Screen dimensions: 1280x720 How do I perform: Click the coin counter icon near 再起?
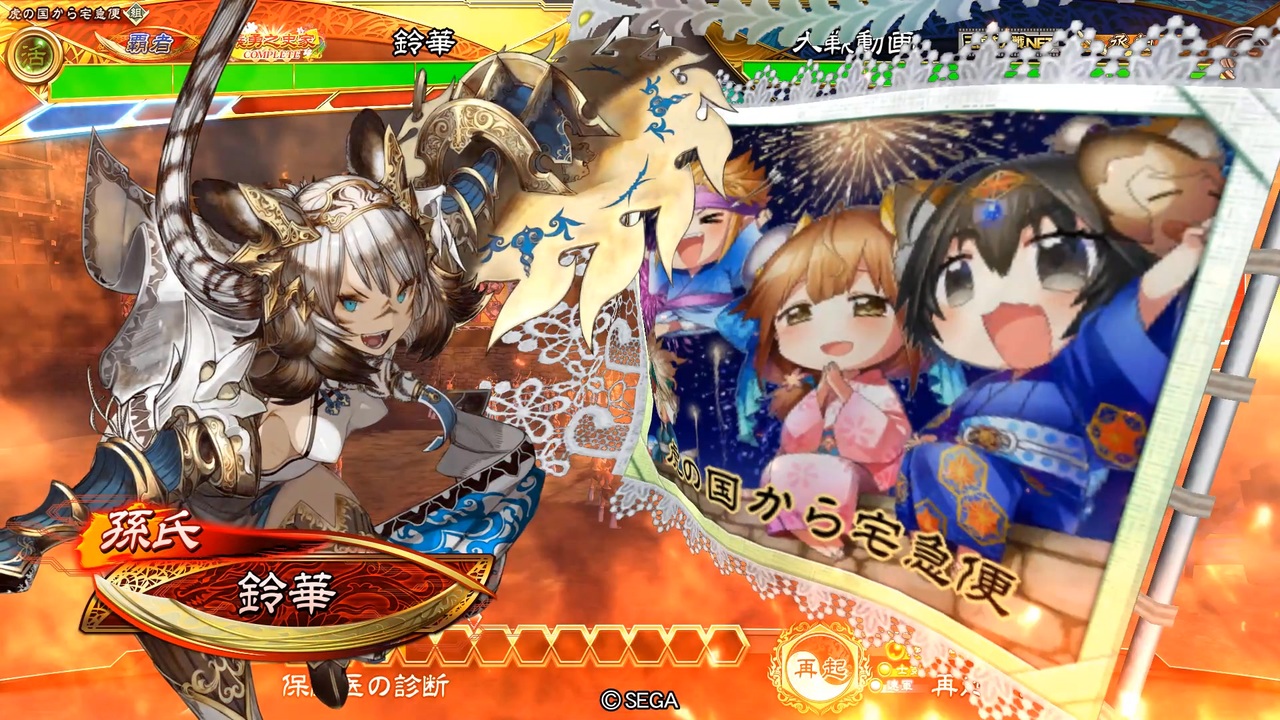tap(897, 650)
